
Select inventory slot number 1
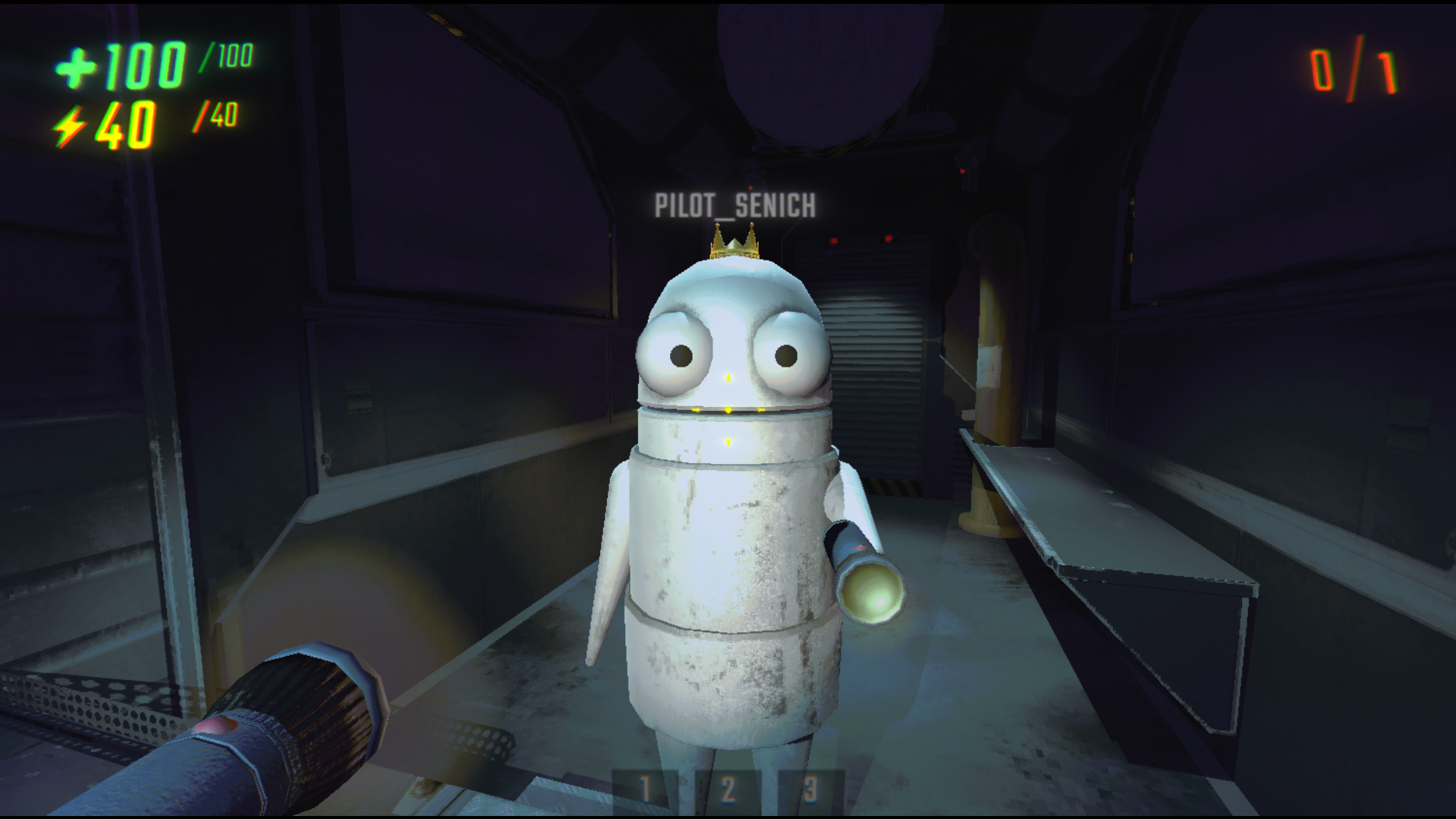[x=645, y=790]
